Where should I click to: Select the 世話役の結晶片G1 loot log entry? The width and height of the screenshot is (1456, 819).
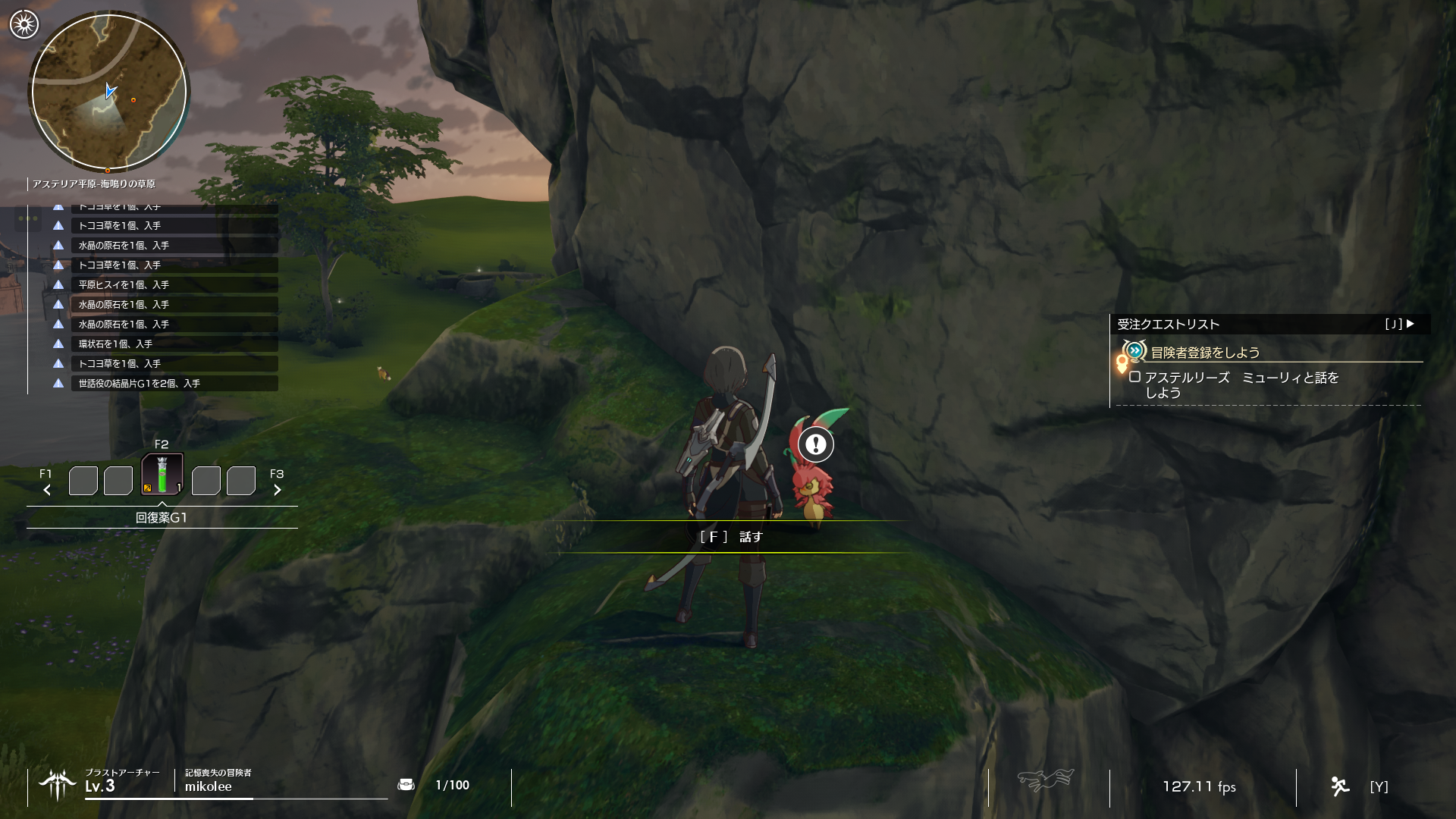[x=174, y=384]
